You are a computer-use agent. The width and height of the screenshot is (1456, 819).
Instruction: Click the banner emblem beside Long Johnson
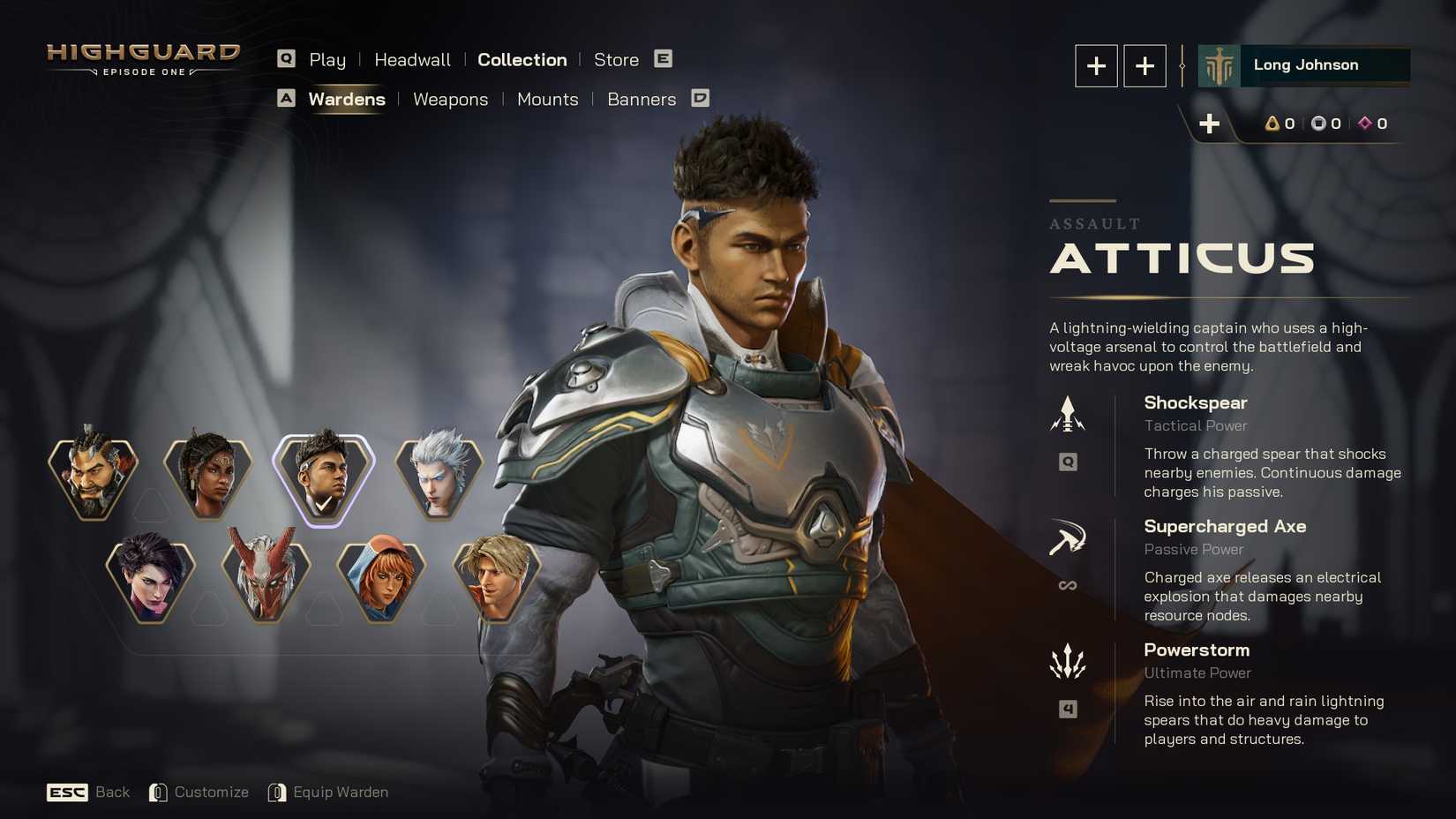click(1217, 64)
